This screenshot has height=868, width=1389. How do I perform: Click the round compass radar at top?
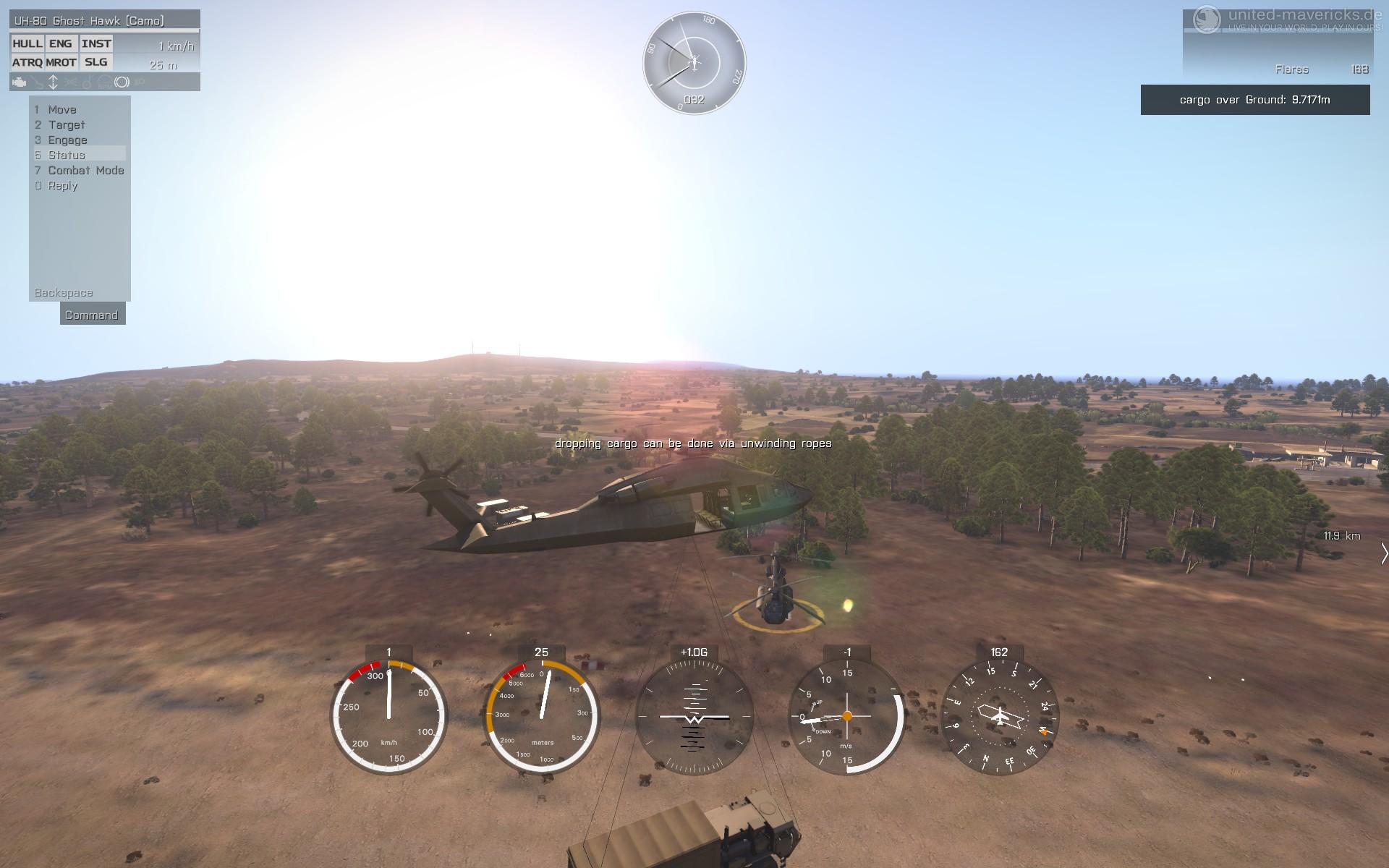click(694, 62)
